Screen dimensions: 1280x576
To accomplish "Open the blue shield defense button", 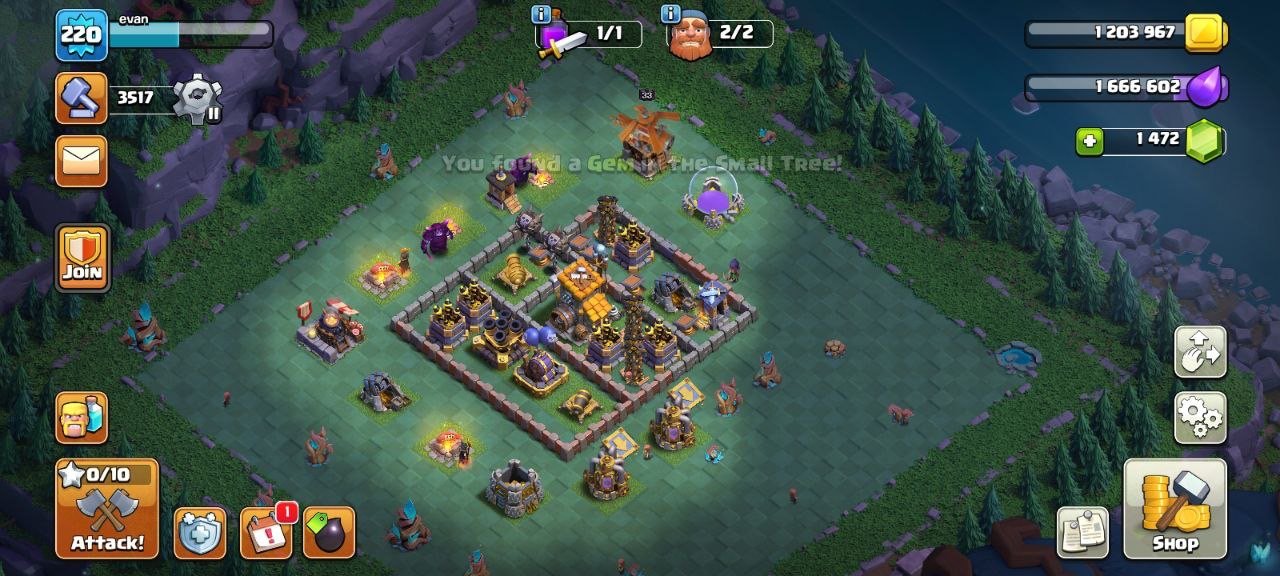I will tap(200, 532).
